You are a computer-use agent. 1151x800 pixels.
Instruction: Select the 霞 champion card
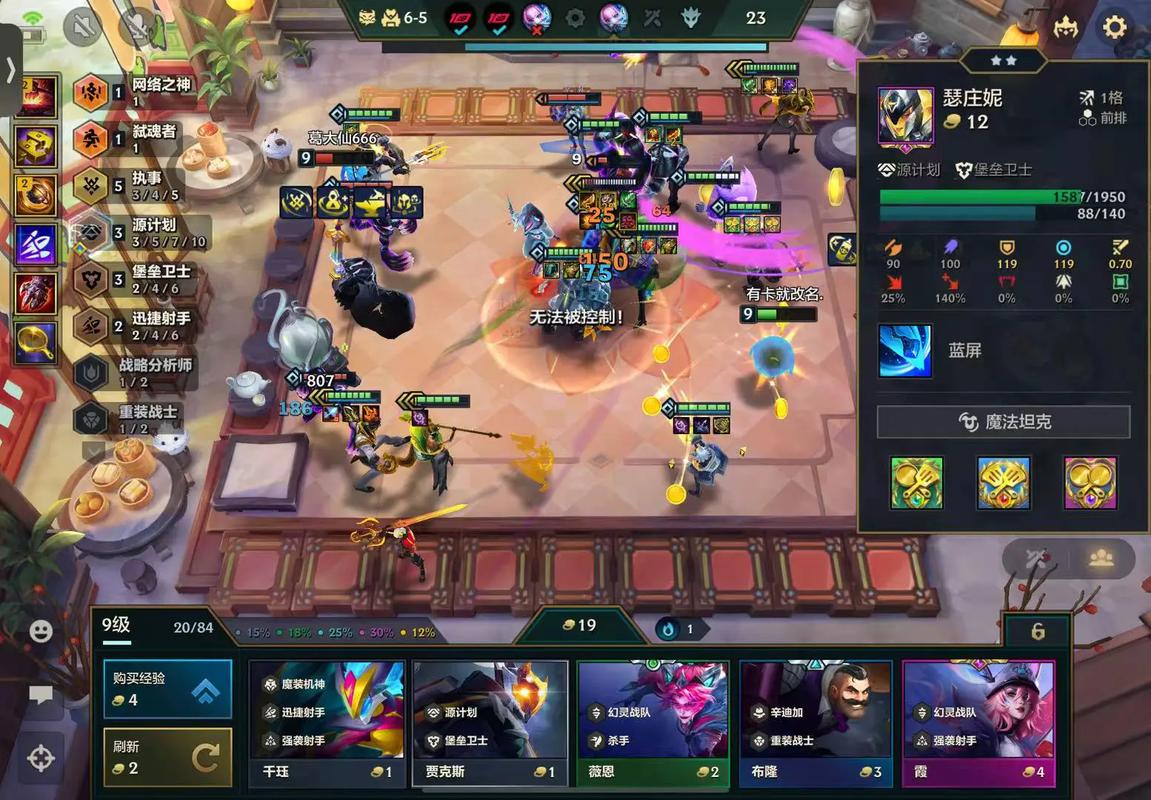click(x=979, y=723)
